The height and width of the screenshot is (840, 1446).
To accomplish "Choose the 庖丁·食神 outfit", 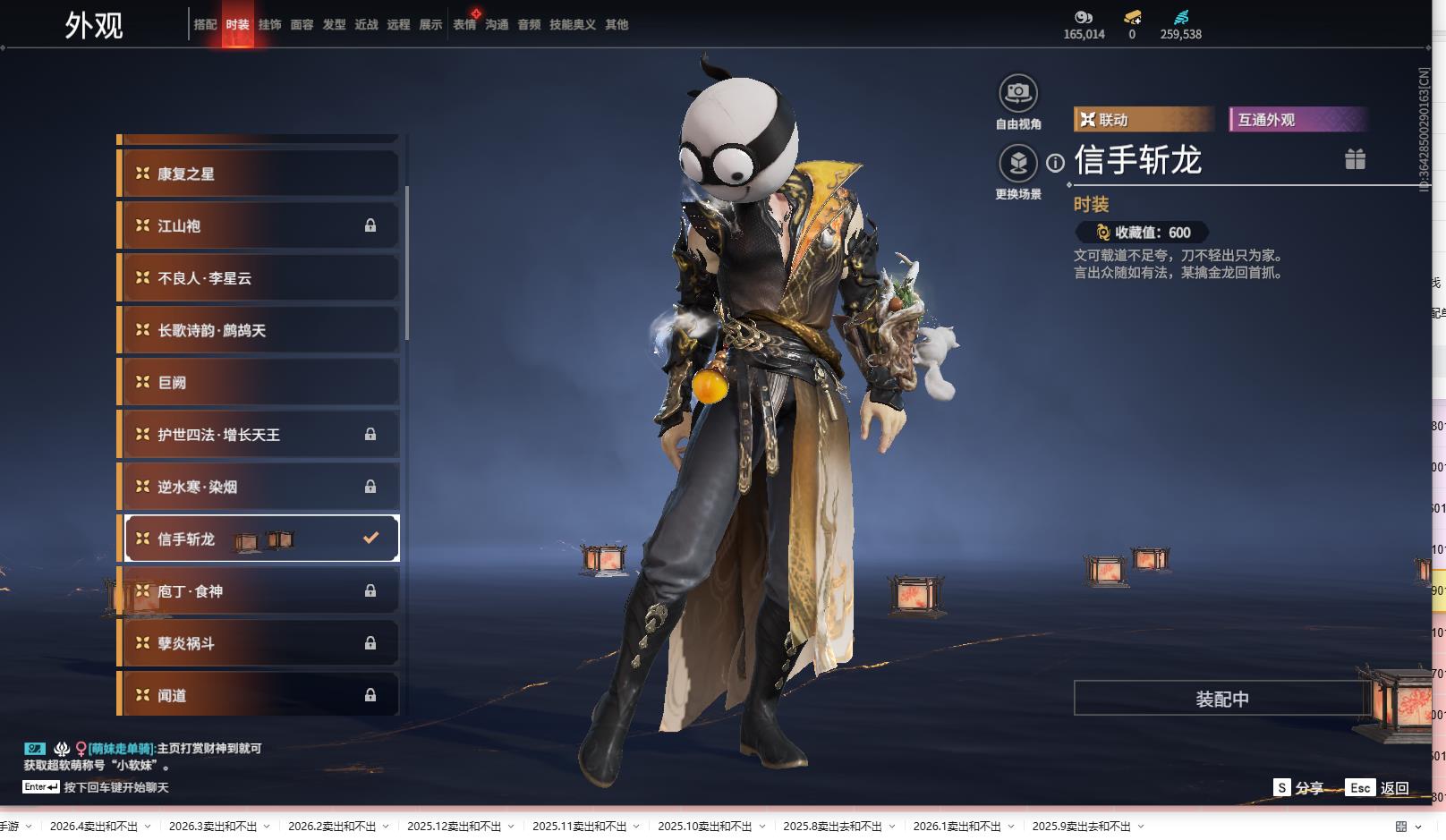I will point(259,591).
